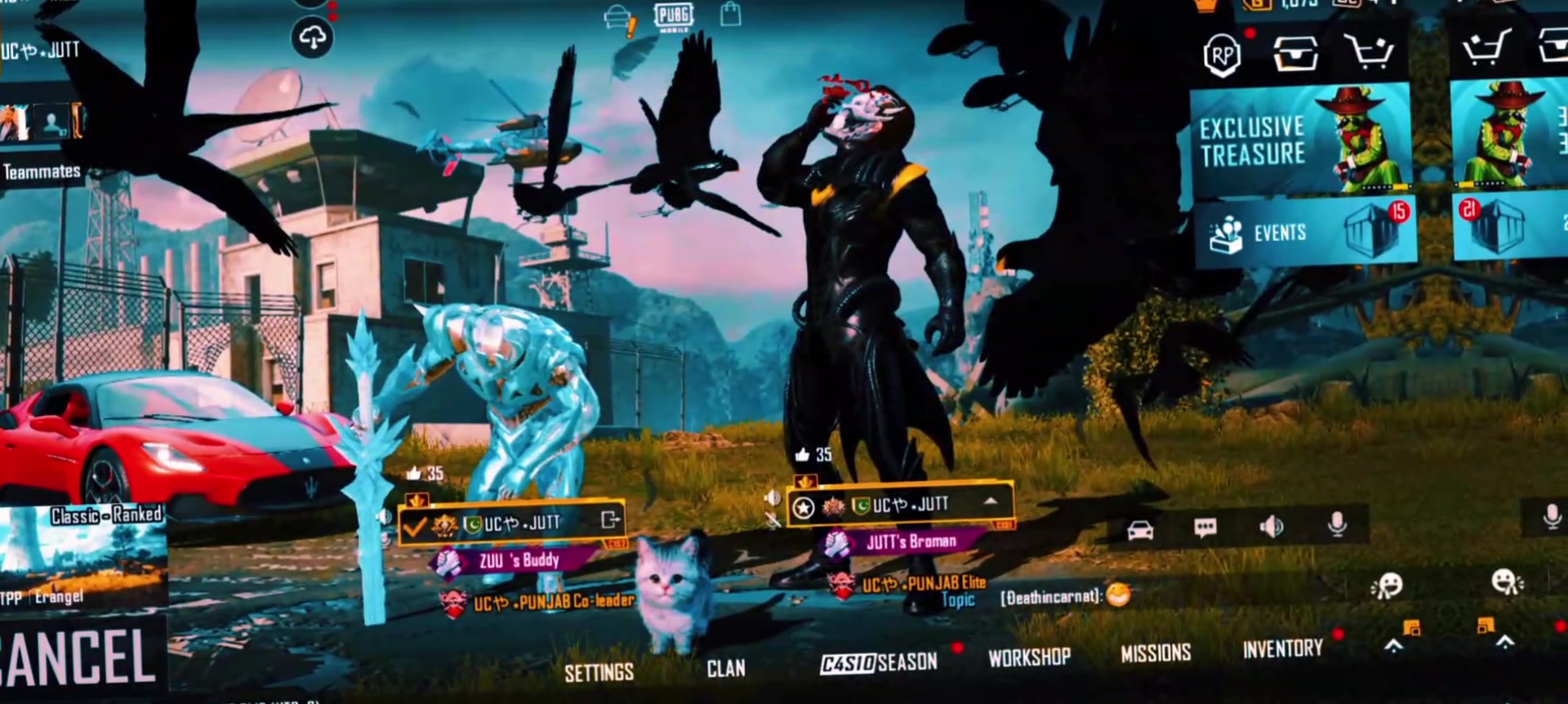Open the Exclusive Treasure banner

[1300, 140]
